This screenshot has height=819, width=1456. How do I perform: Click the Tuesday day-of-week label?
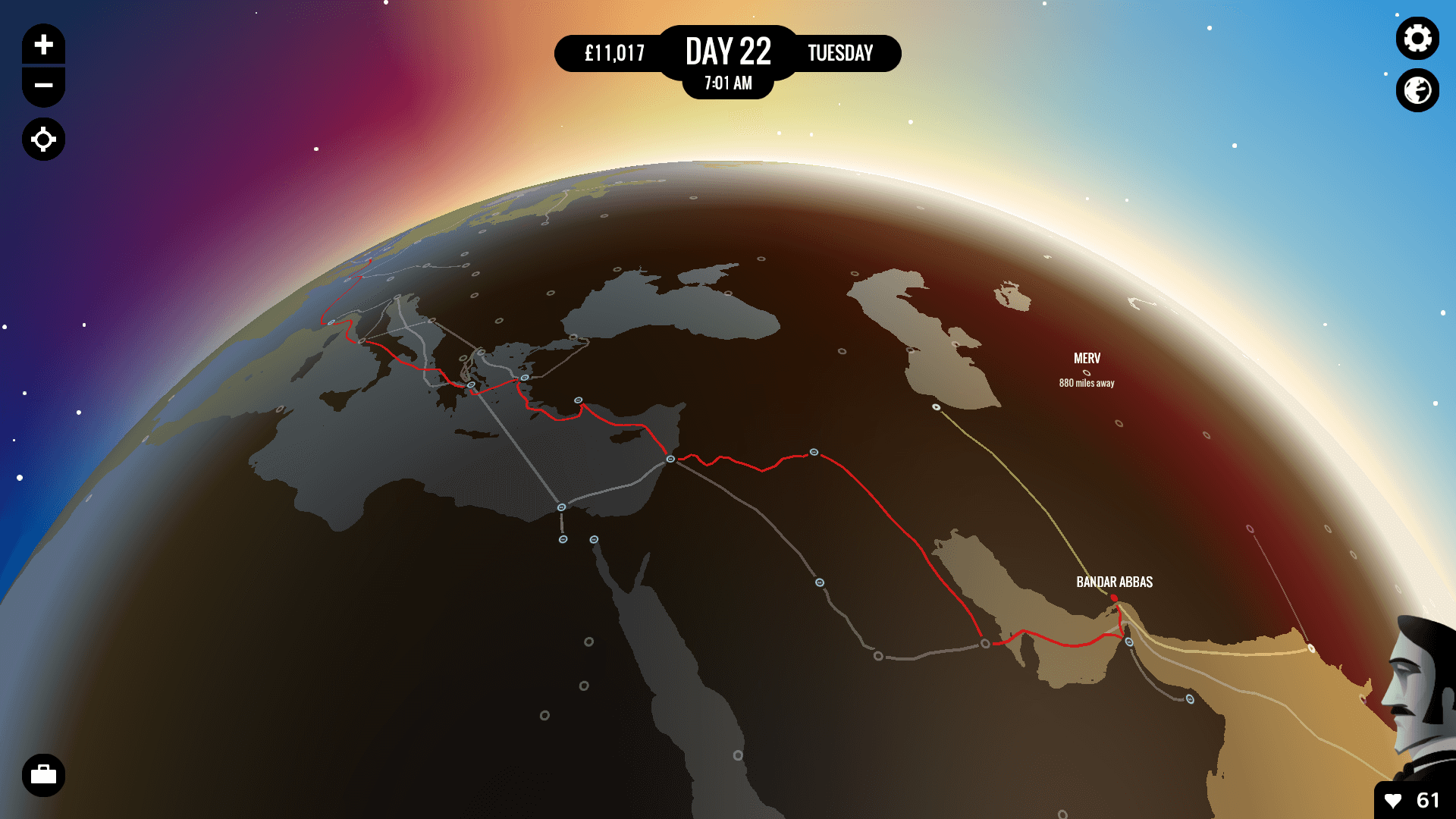[840, 53]
